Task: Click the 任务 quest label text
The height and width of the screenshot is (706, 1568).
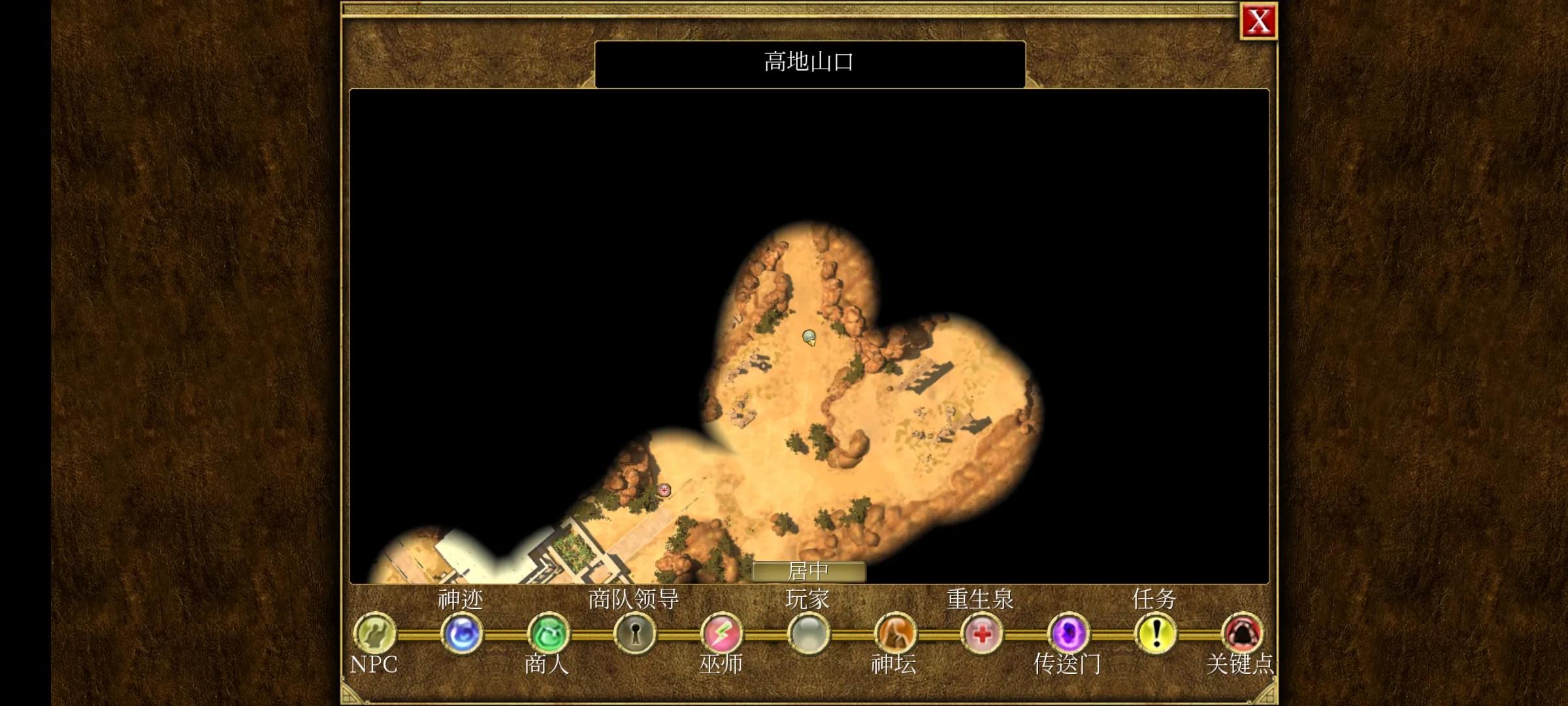Action: point(1155,597)
